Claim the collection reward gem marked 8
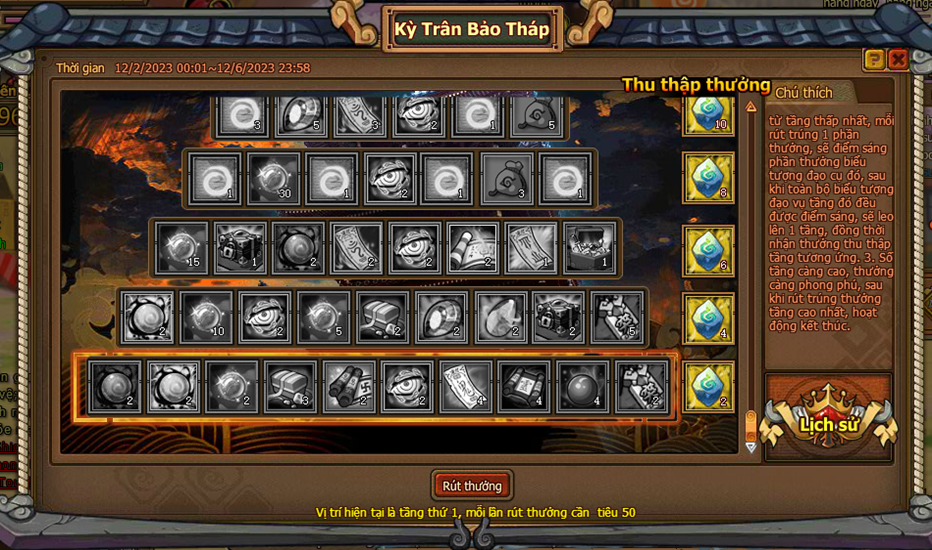This screenshot has height=550, width=932. [x=709, y=178]
